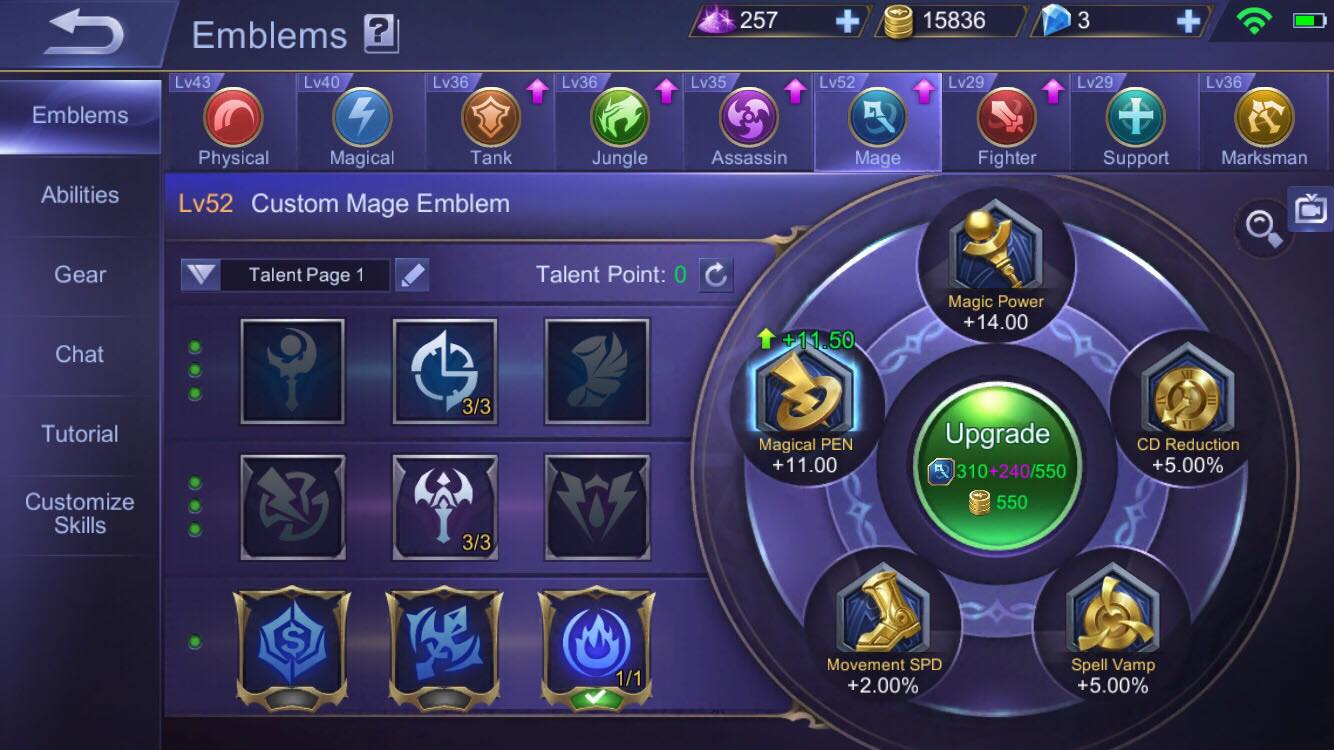Image resolution: width=1334 pixels, height=750 pixels.
Task: Open the Assassin emblem page
Action: [748, 120]
